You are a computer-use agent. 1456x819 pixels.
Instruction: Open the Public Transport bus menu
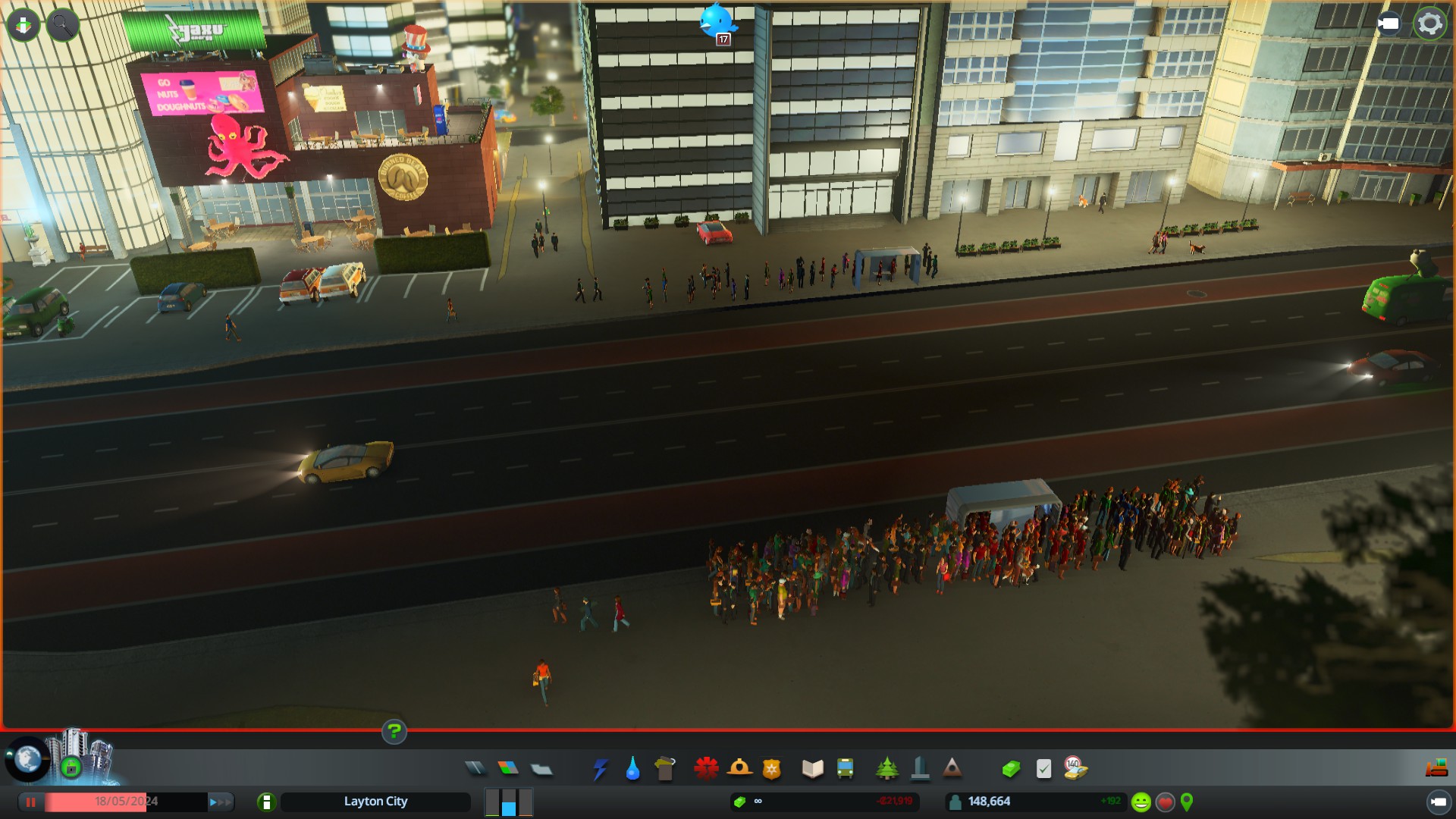coord(845,769)
